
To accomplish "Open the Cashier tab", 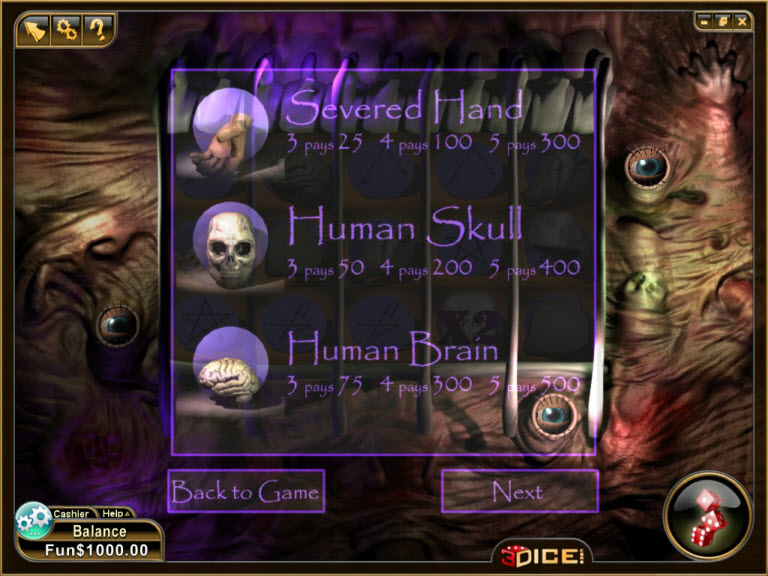I will 71,513.
